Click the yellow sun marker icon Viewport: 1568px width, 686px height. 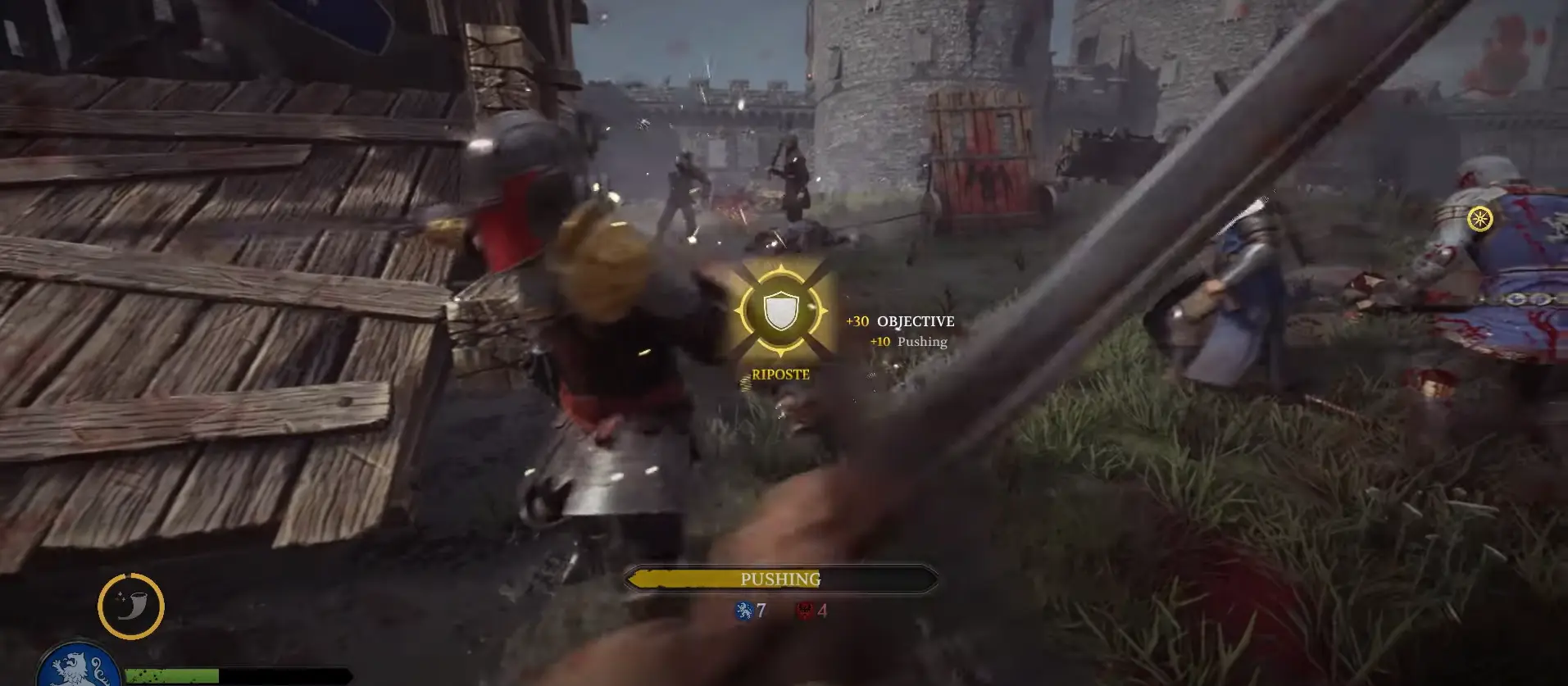pyautogui.click(x=1479, y=219)
